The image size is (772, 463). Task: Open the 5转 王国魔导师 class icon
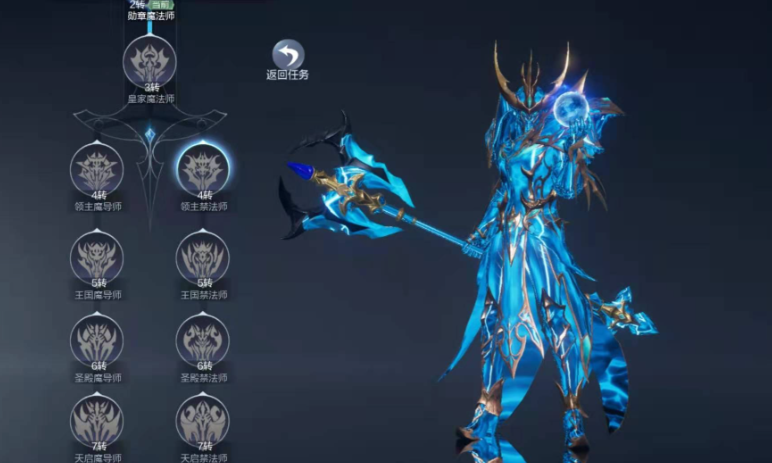[97, 258]
